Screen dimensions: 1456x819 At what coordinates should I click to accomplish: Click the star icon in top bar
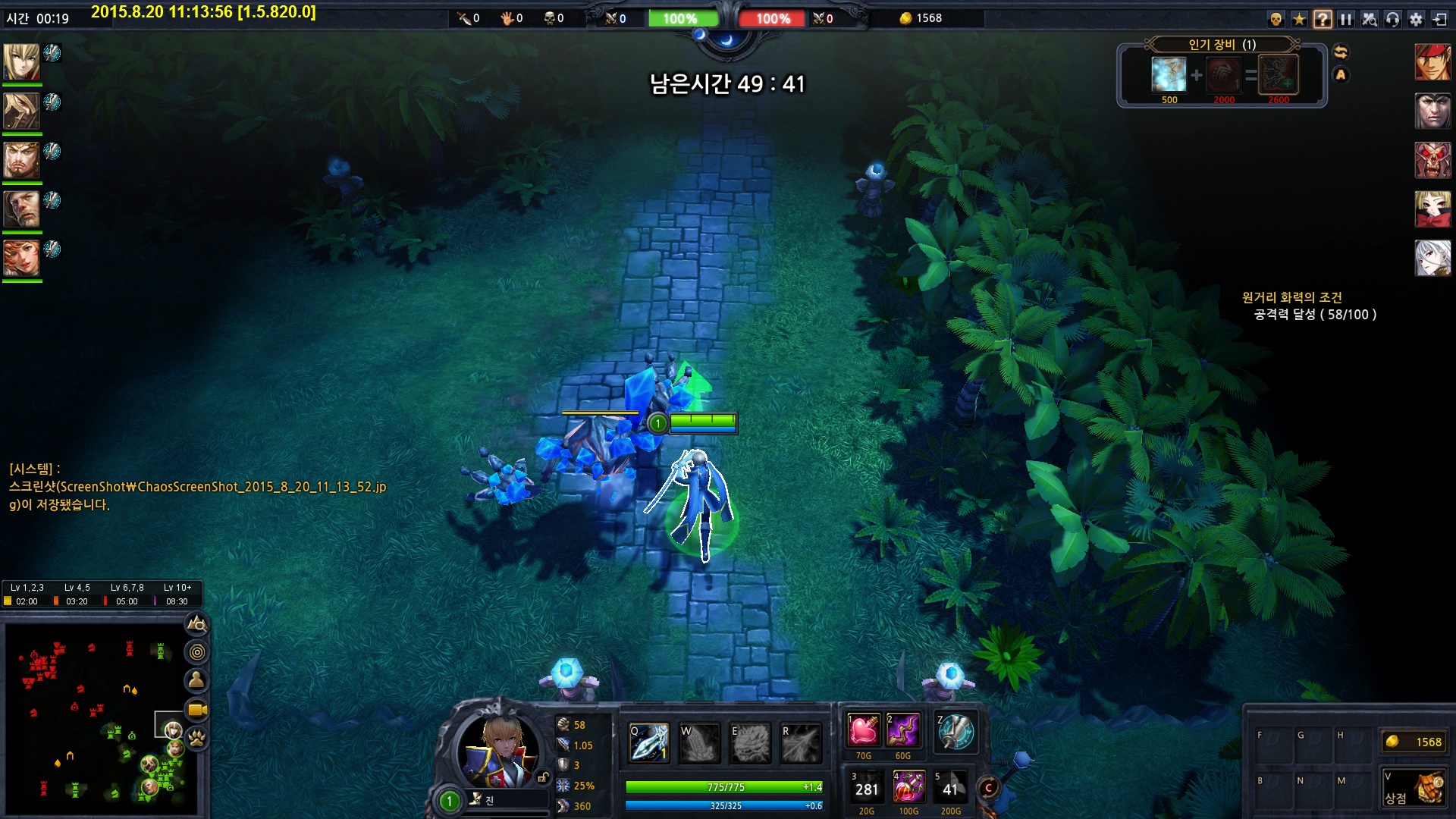[1299, 20]
